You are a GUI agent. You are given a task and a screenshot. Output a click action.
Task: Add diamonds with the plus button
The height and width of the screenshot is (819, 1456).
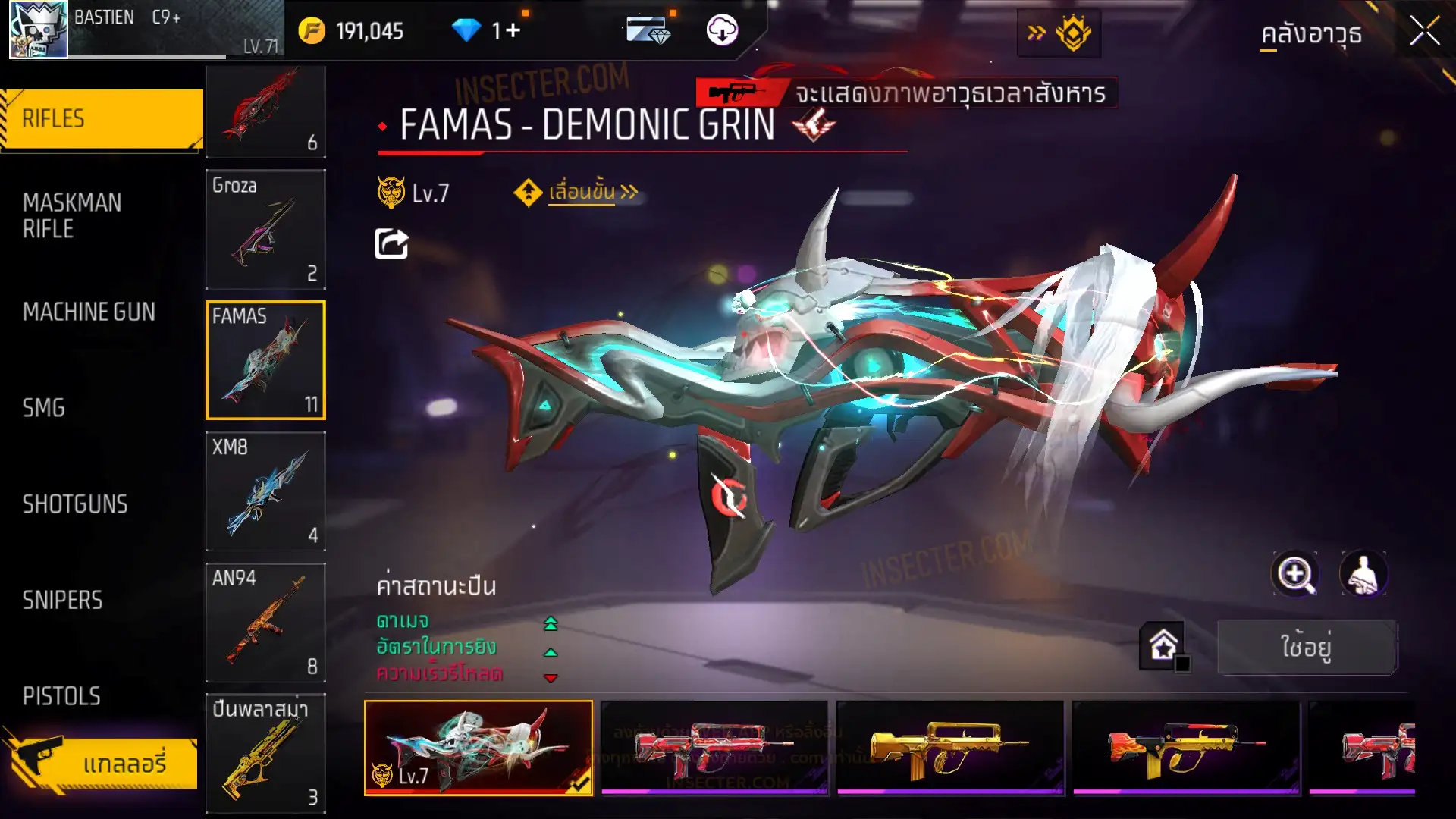[x=513, y=30]
